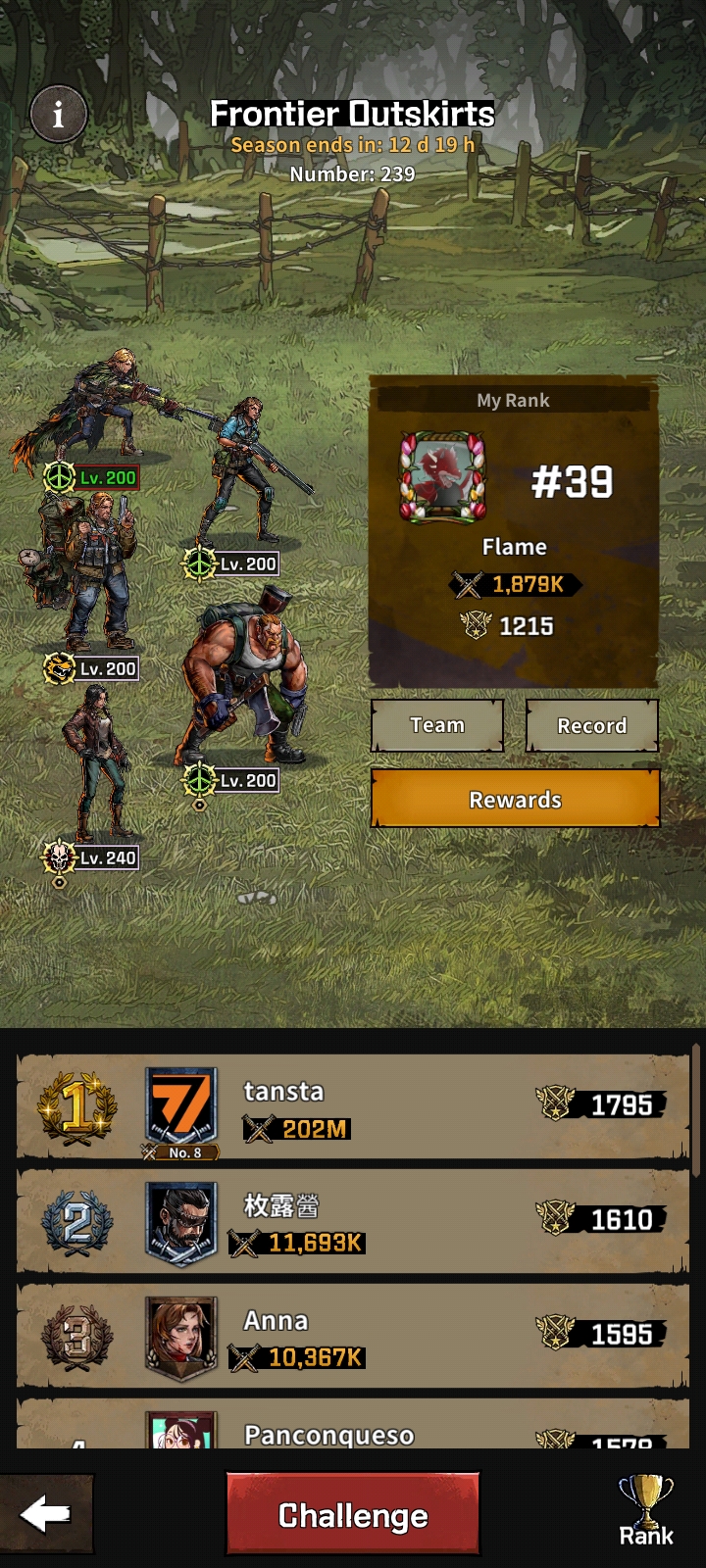Screen dimensions: 706x1568
Task: Open the Rank trophy leaderboard
Action: pos(646,1511)
